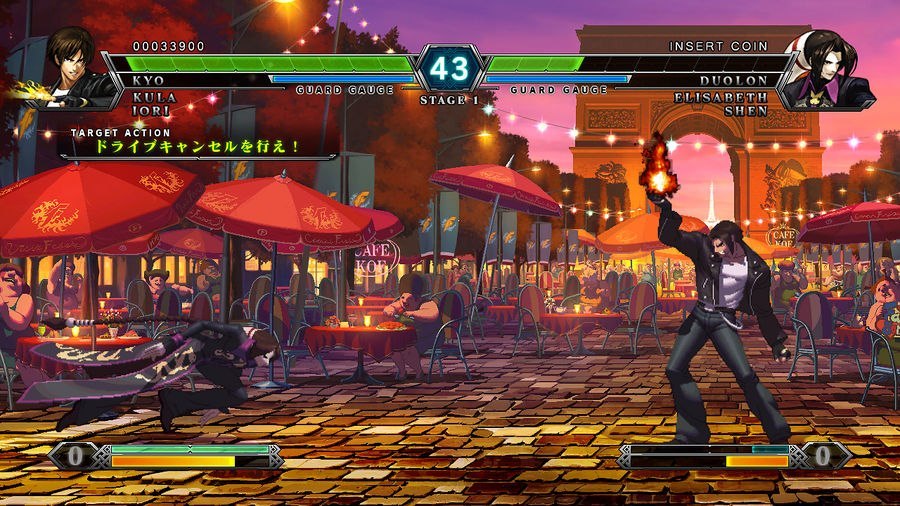This screenshot has width=900, height=506.
Task: Select the Target Action objective banner
Action: (x=196, y=145)
